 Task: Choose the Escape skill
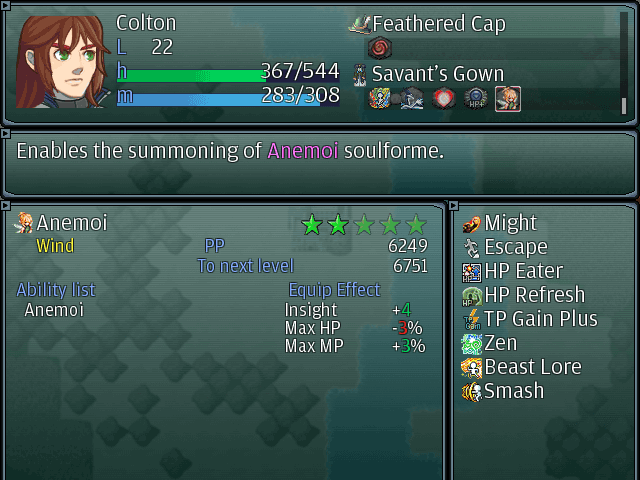515,247
